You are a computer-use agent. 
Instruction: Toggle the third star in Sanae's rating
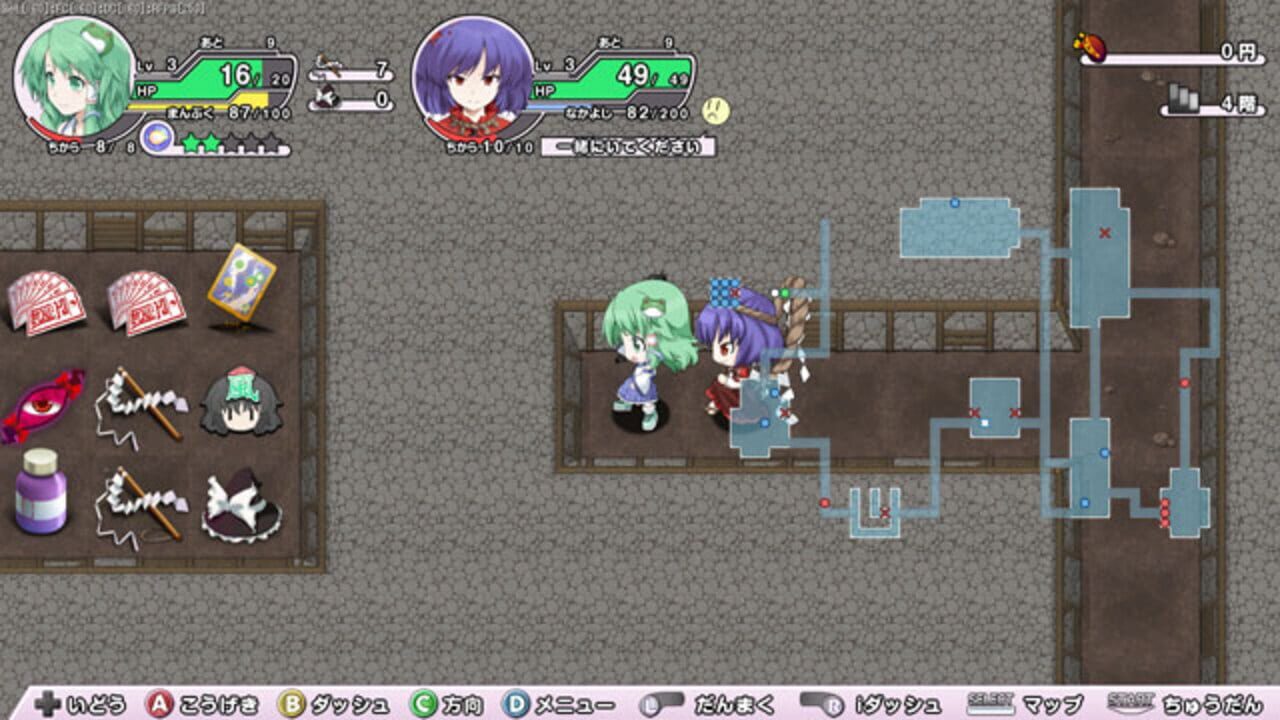click(232, 142)
